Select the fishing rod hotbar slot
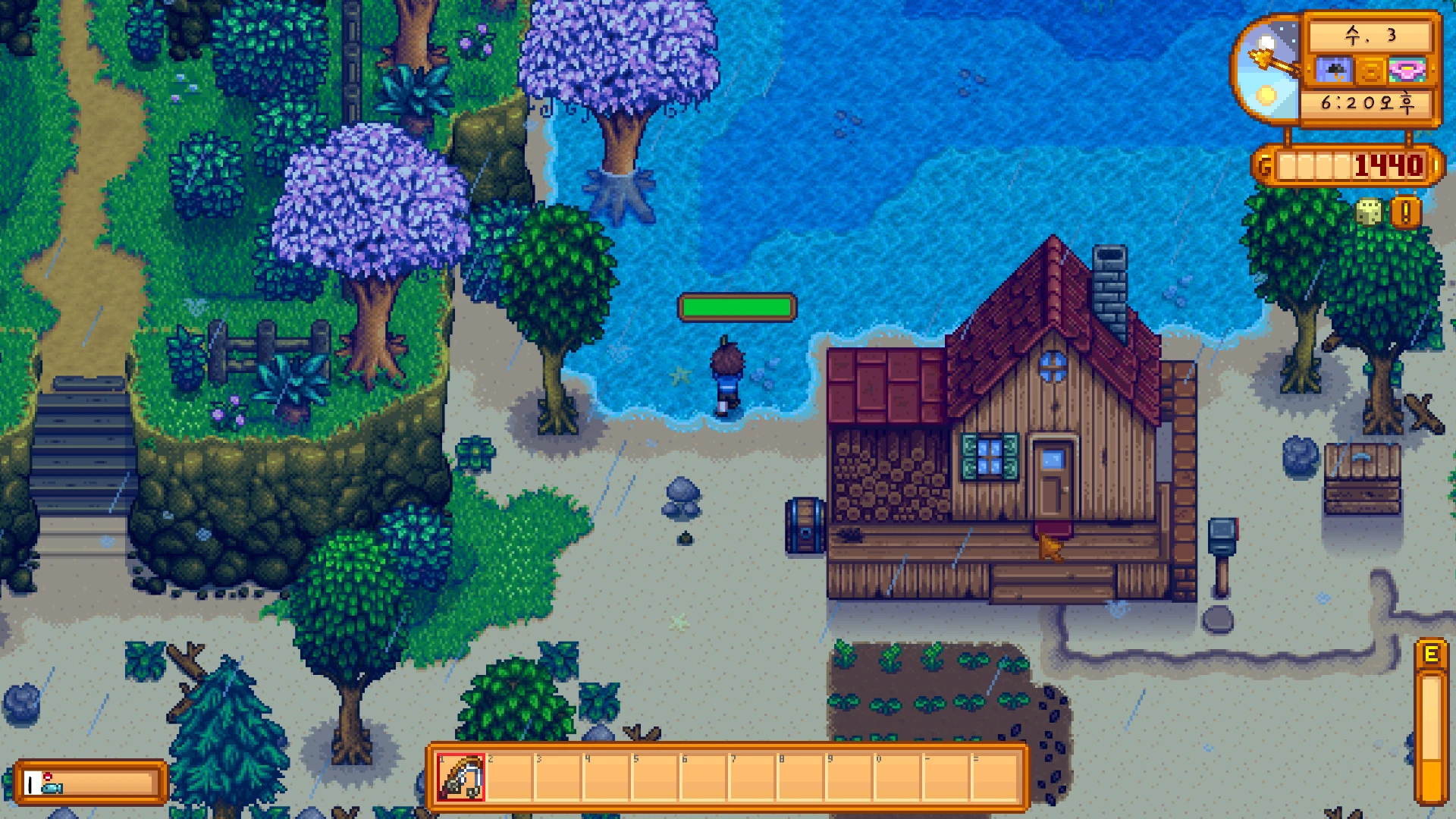This screenshot has height=819, width=1456. pos(460,777)
